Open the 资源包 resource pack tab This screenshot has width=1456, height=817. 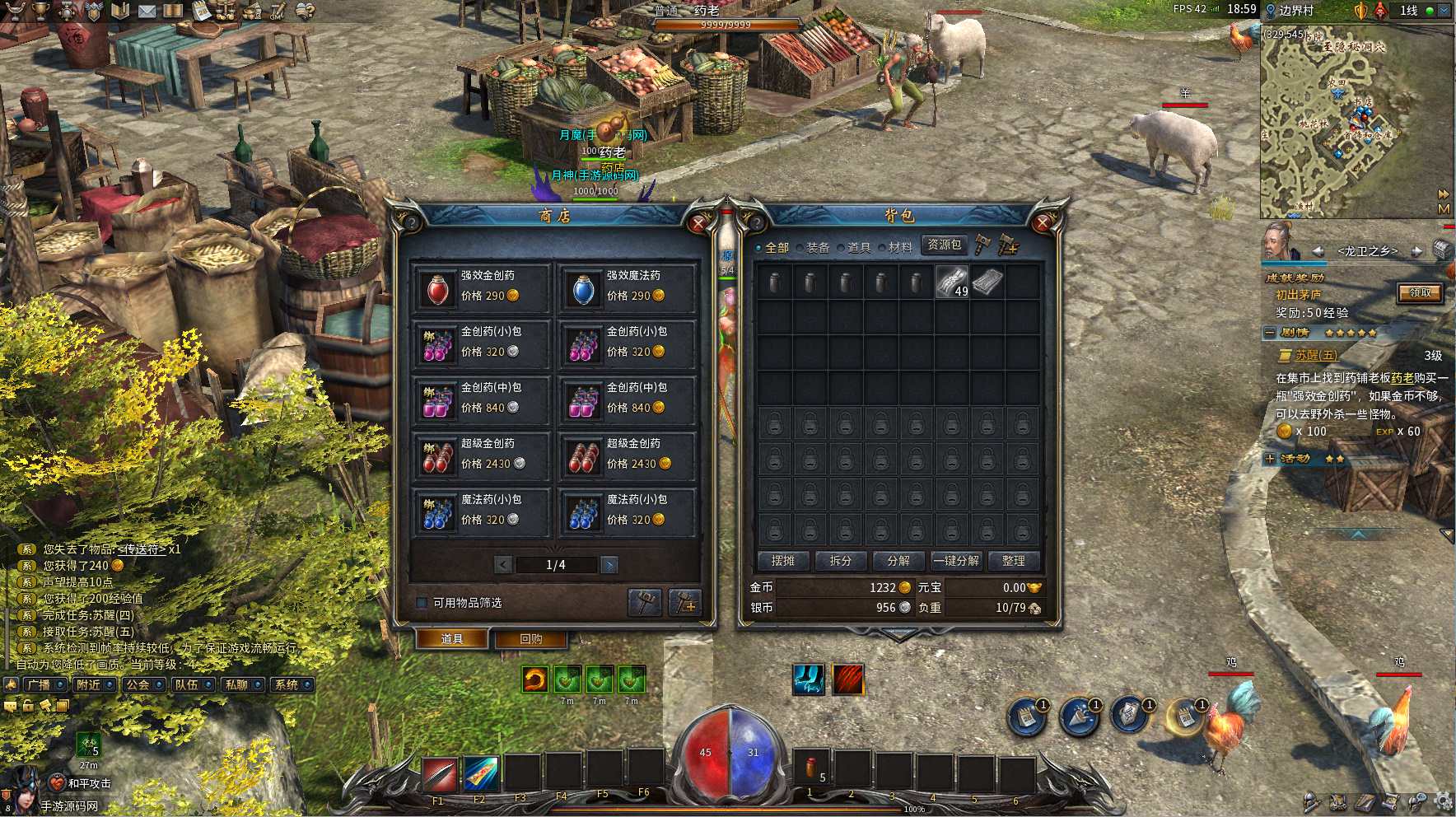[944, 245]
